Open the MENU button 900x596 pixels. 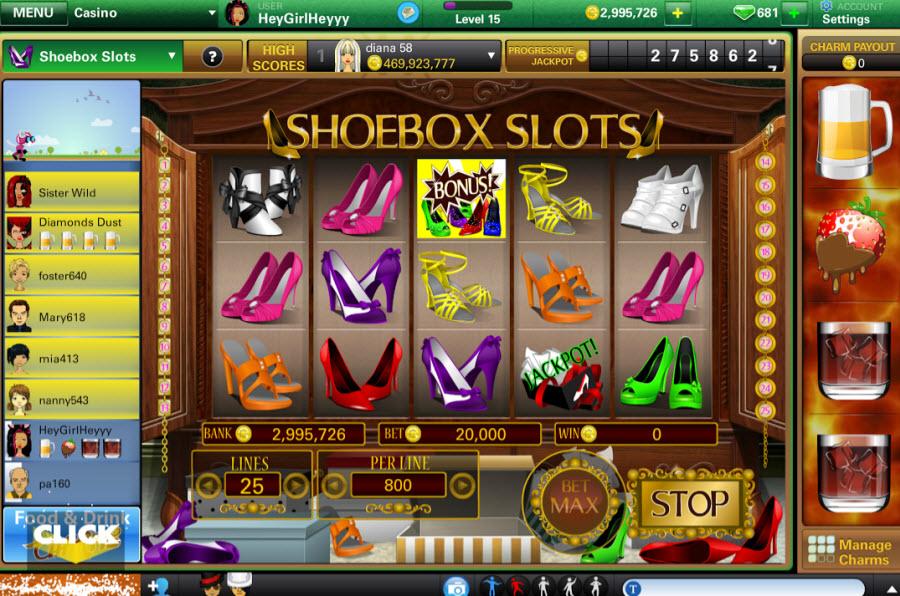point(34,13)
